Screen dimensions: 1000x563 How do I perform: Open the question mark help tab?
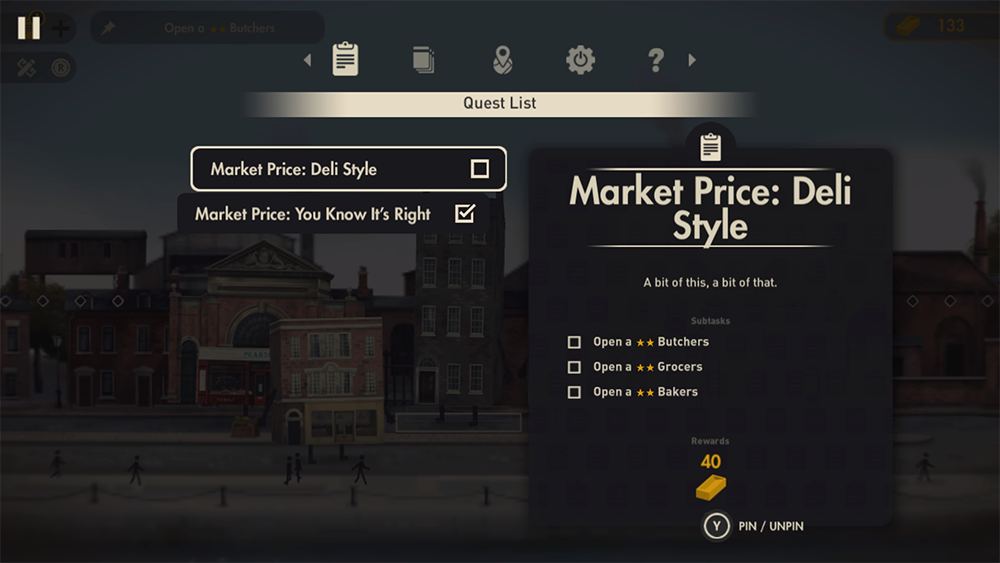(x=656, y=60)
